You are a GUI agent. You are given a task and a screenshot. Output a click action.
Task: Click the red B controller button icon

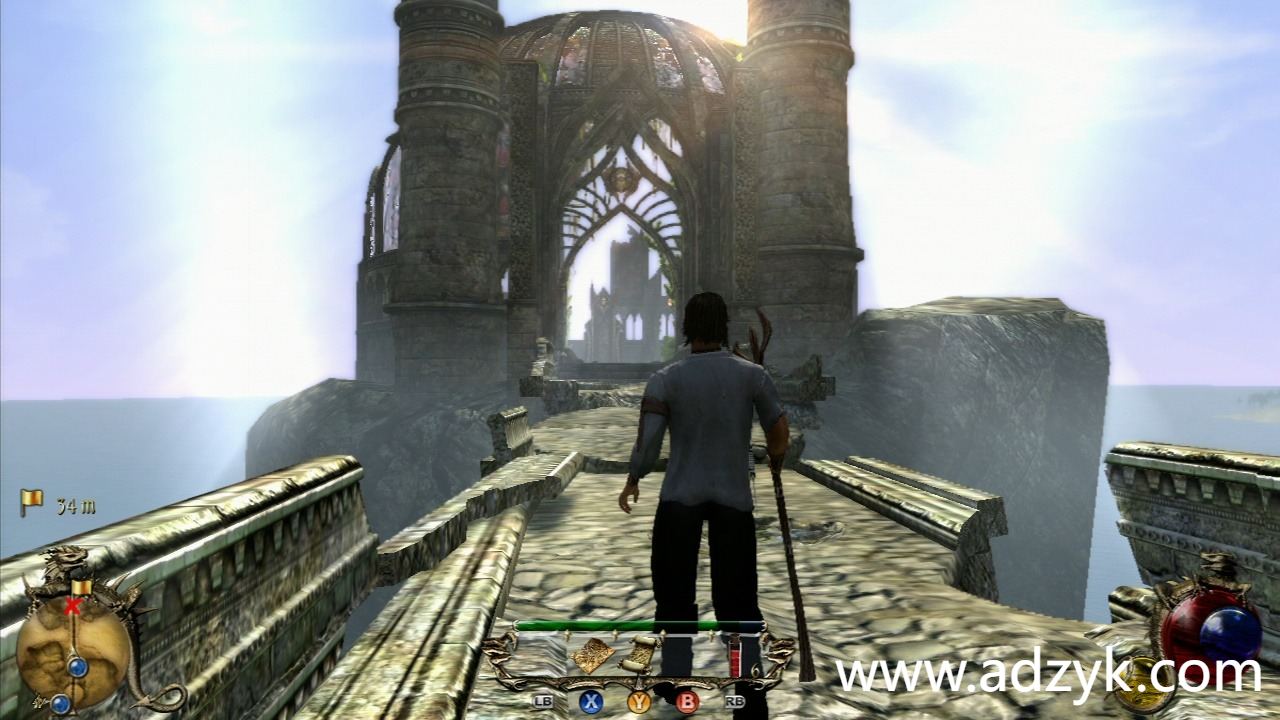tap(688, 700)
